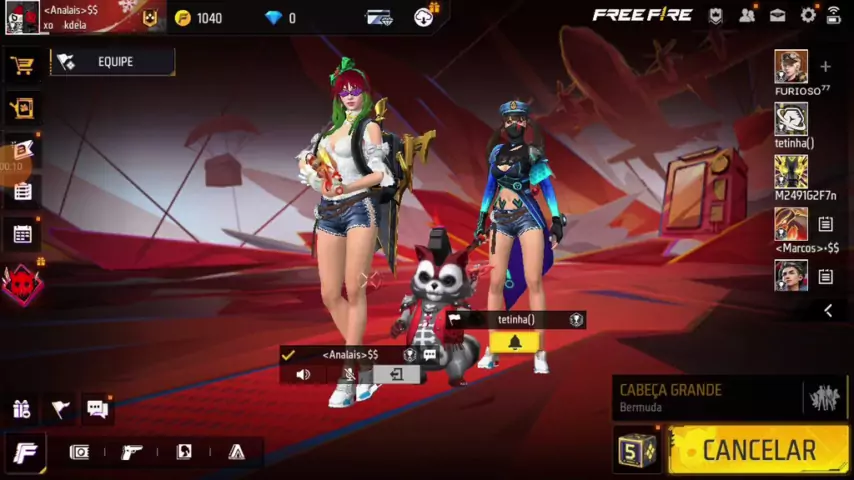This screenshot has height=480, width=854.
Task: Ring the yellow bell under tetinha()
Action: click(514, 342)
